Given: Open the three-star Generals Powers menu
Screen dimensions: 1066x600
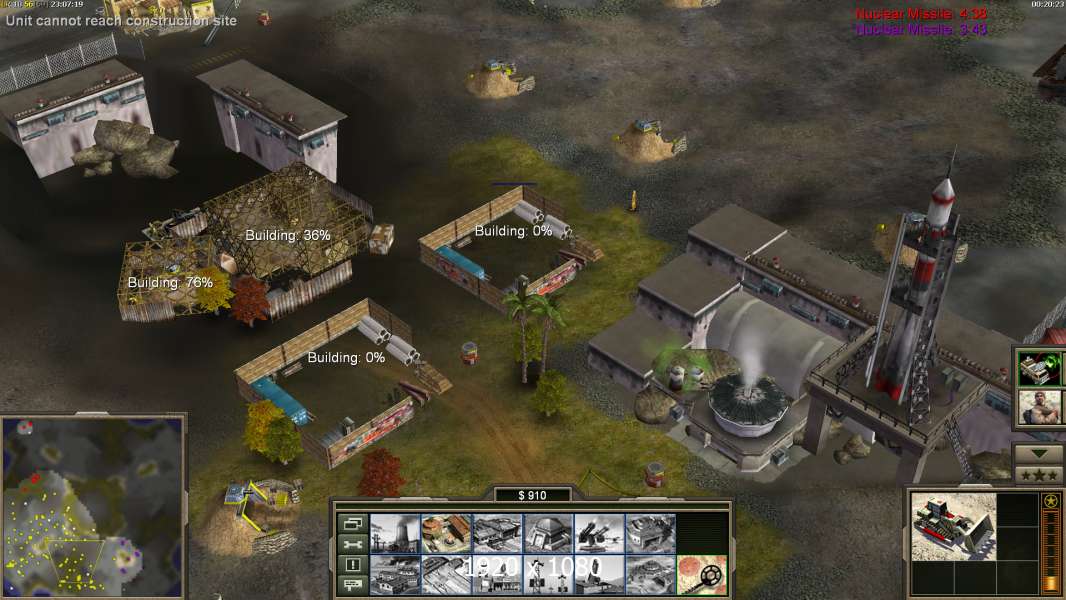Looking at the screenshot, I should tap(1038, 474).
